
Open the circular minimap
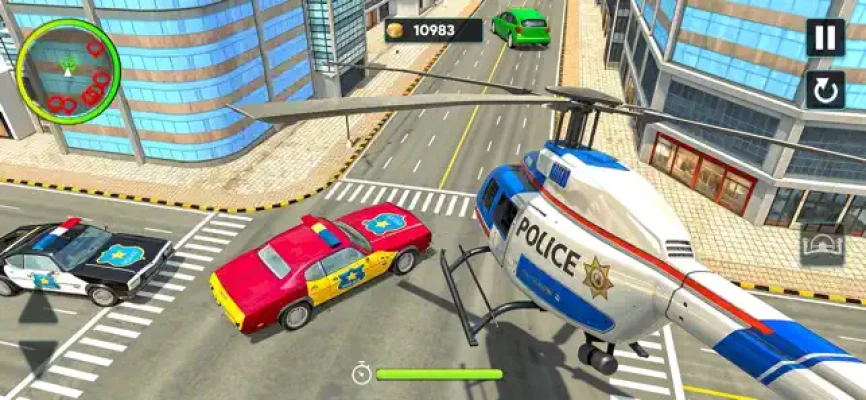coord(69,70)
